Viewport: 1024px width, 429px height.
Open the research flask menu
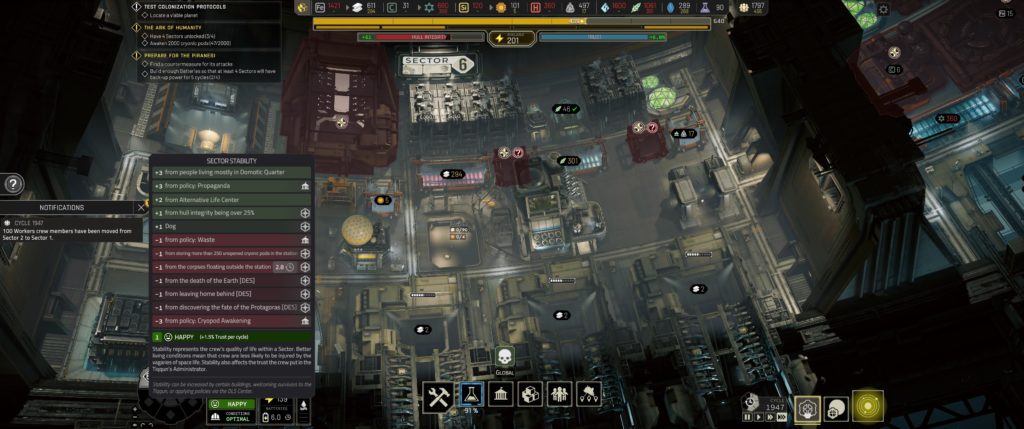click(x=471, y=394)
